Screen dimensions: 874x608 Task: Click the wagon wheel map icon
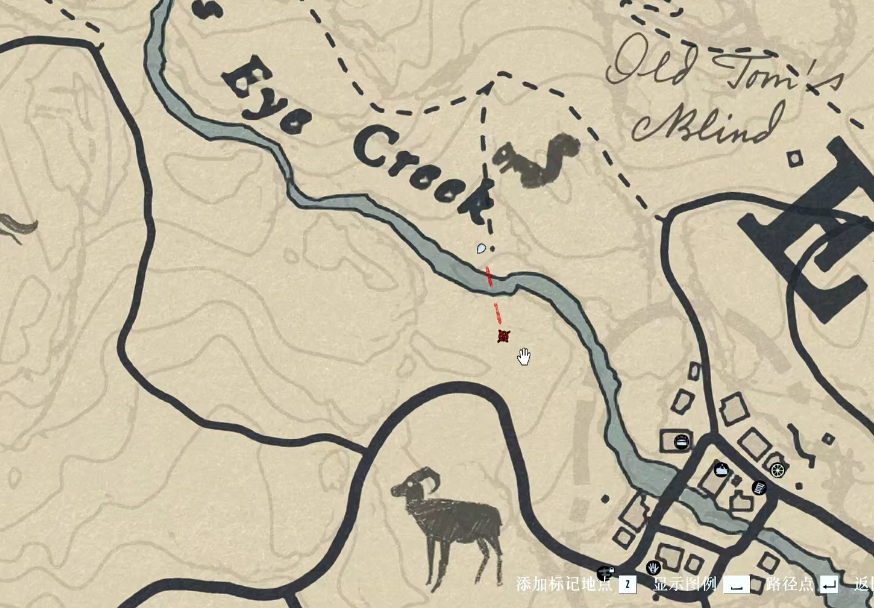pos(777,470)
